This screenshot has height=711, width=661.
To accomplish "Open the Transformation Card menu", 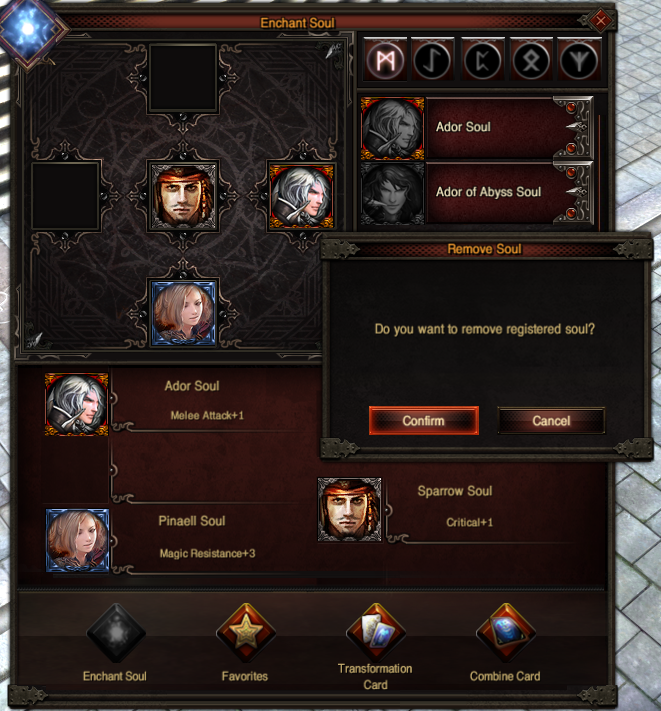I will tap(374, 634).
